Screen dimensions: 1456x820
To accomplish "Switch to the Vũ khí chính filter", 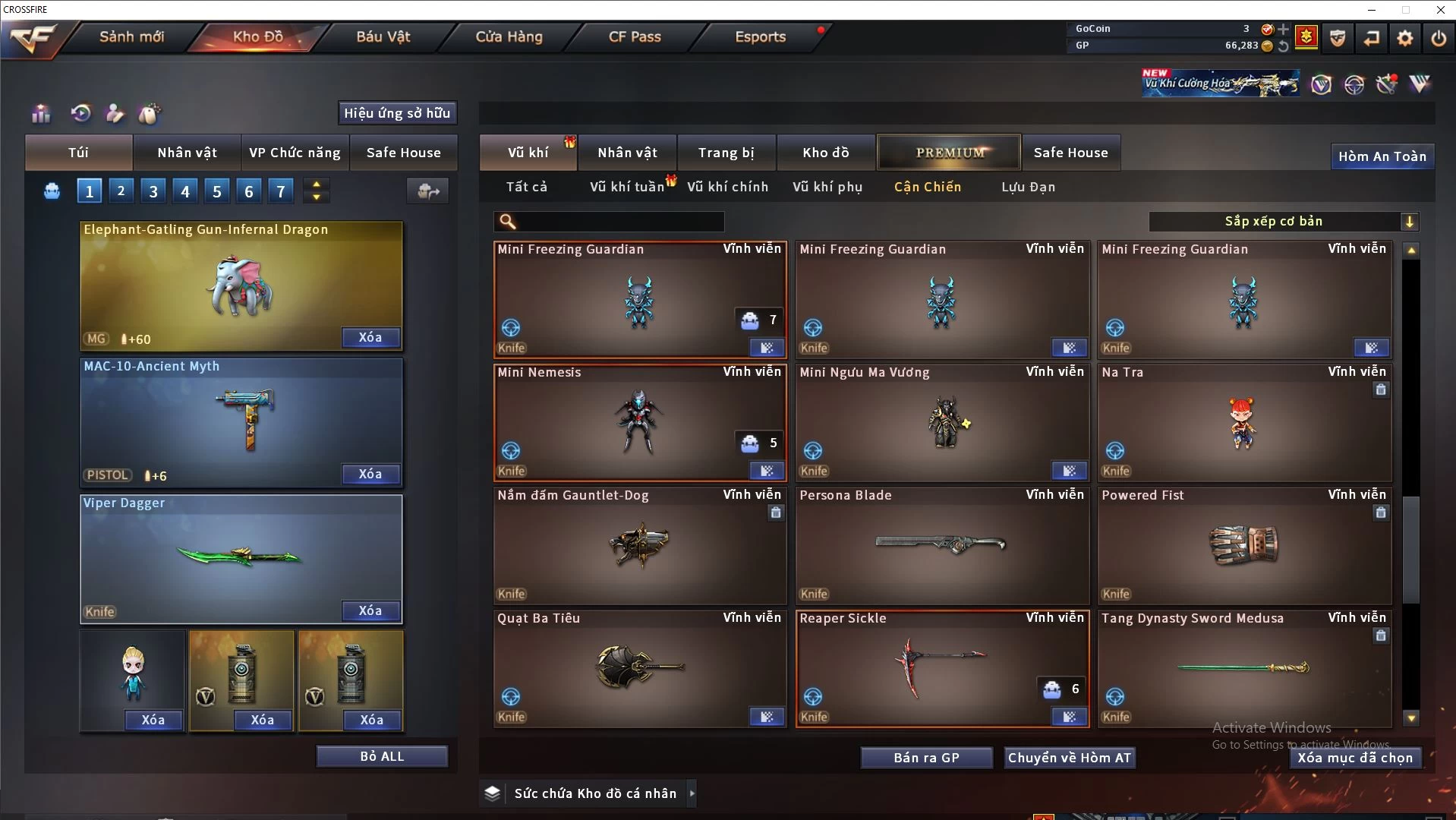I will click(727, 187).
